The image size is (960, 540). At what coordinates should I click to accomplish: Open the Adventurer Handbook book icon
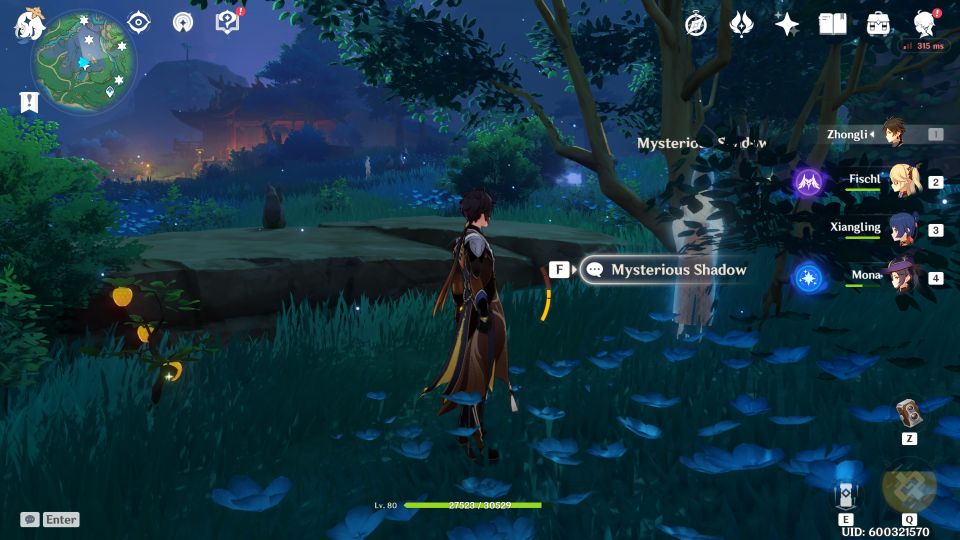[x=833, y=24]
